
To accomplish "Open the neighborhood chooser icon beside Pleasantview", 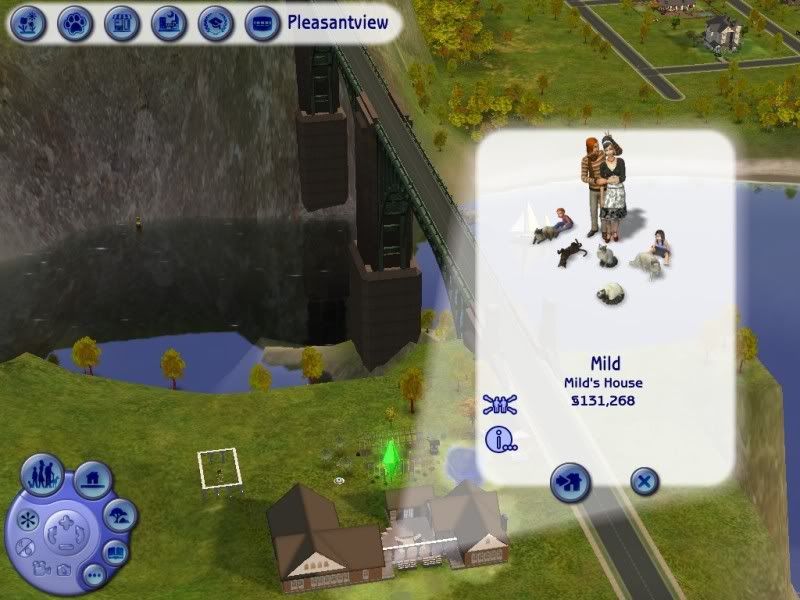I will pyautogui.click(x=262, y=21).
